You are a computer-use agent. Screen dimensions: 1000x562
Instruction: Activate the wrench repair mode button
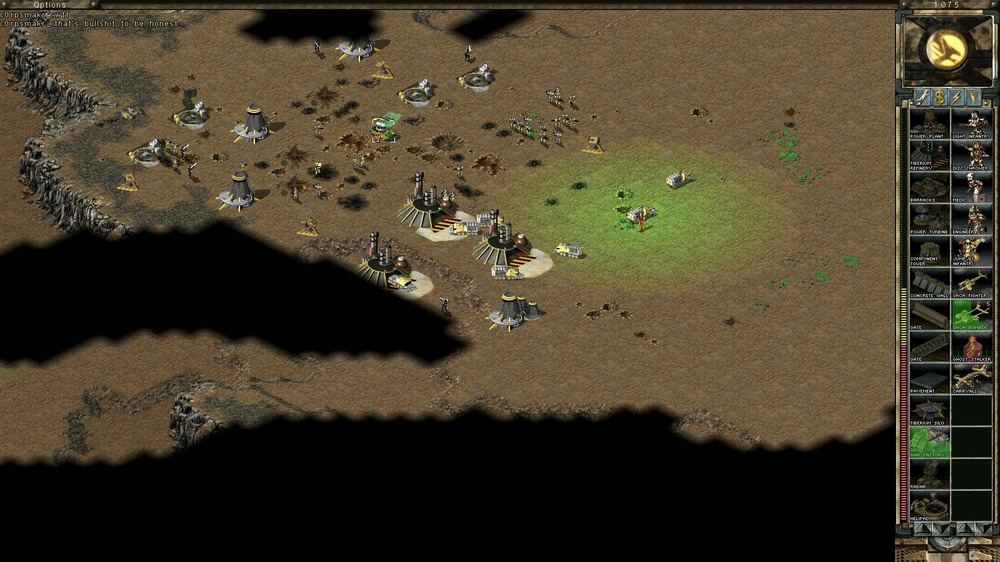[x=921, y=97]
